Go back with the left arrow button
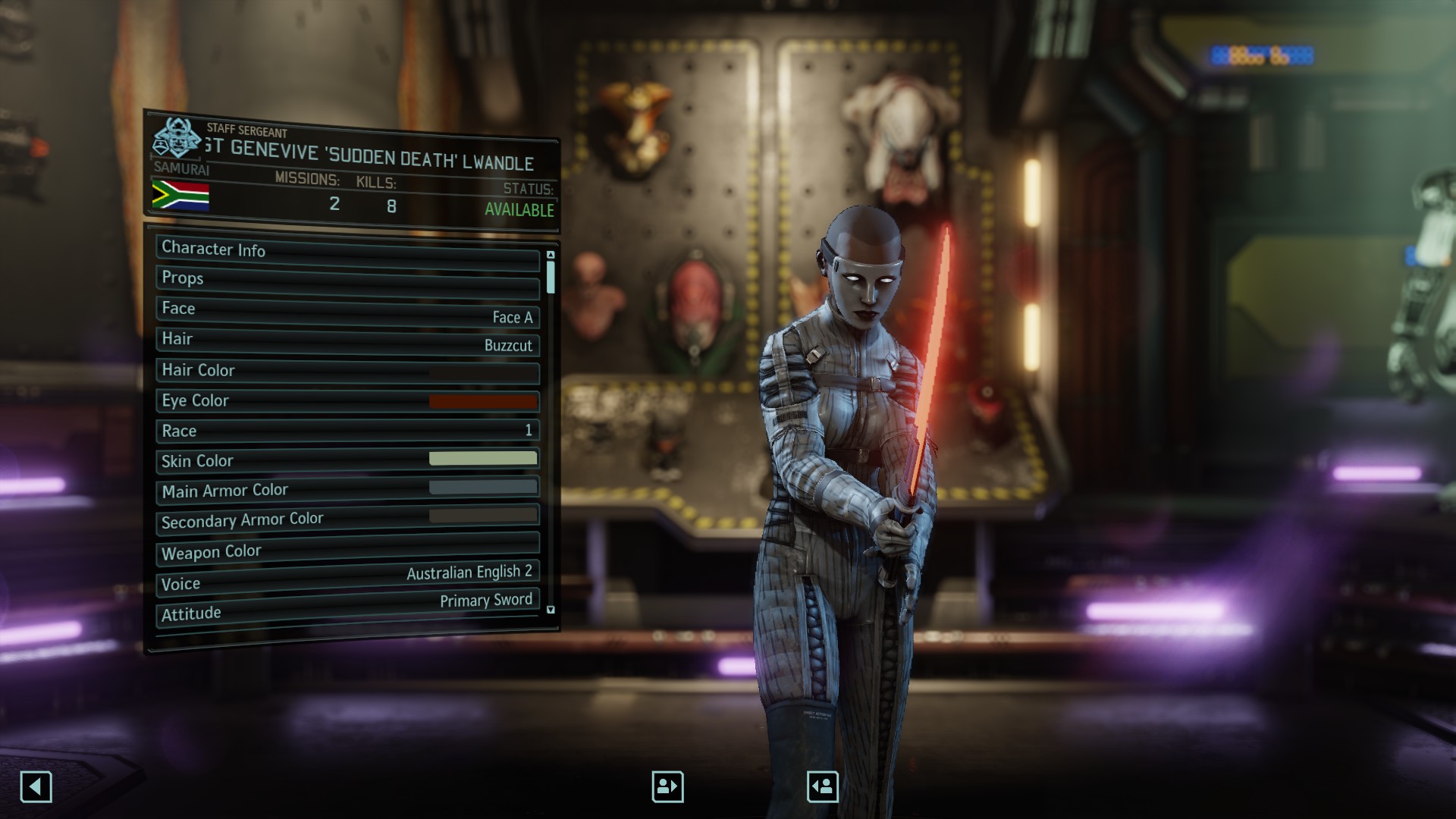This screenshot has height=819, width=1456. tap(36, 786)
